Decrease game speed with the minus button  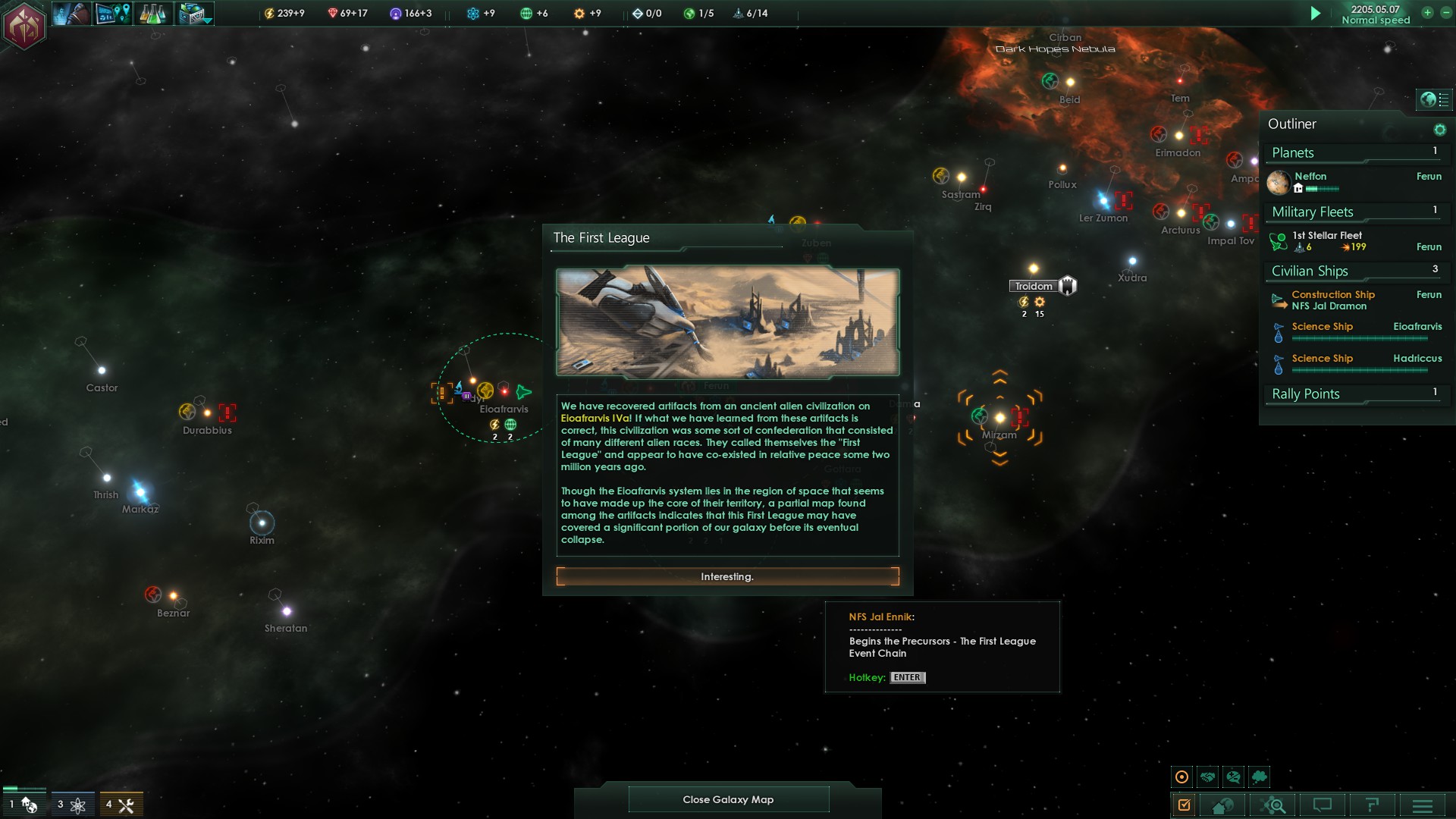[x=1445, y=13]
